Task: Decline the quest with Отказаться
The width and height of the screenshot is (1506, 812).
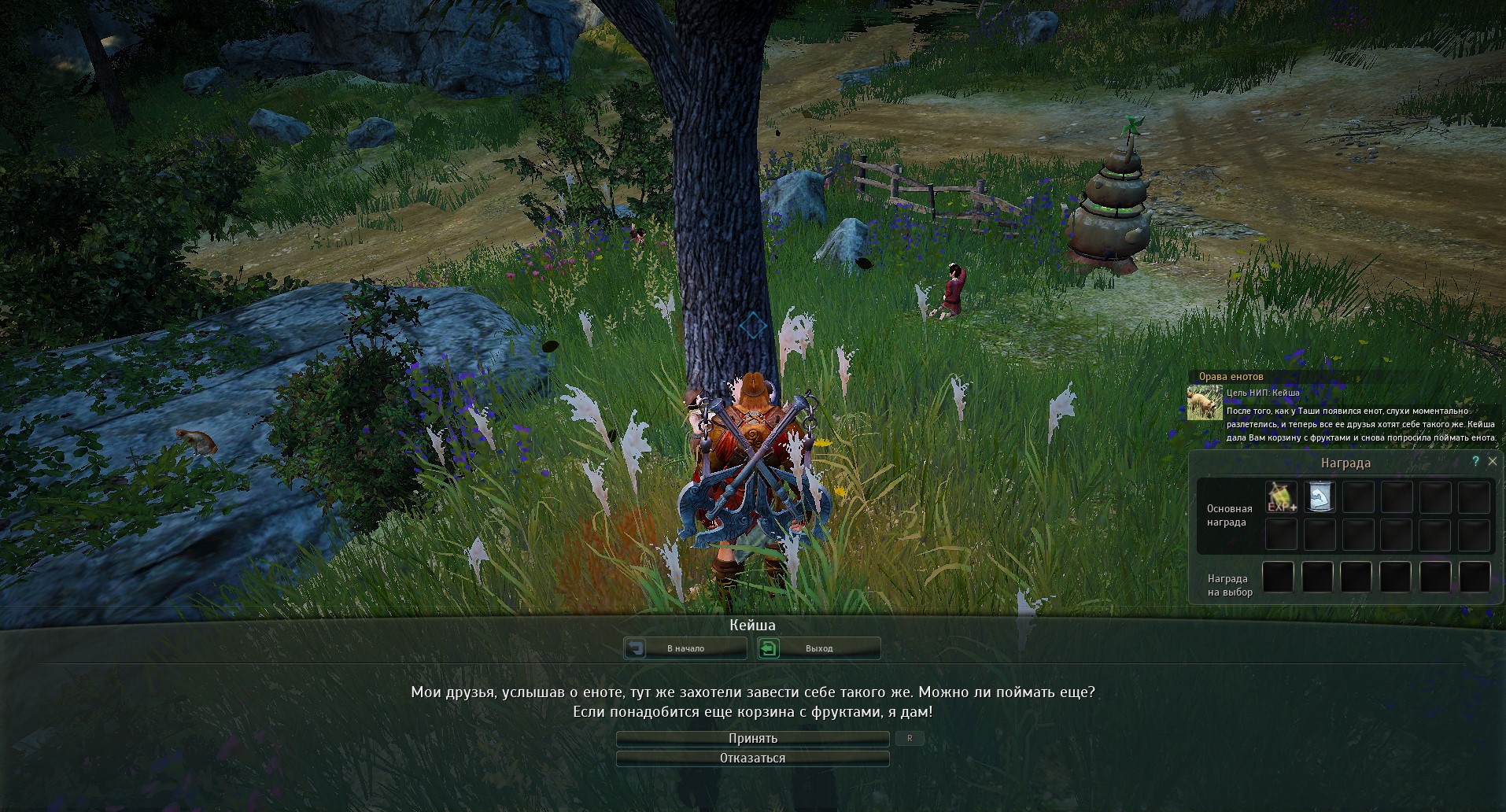Action: pyautogui.click(x=752, y=758)
